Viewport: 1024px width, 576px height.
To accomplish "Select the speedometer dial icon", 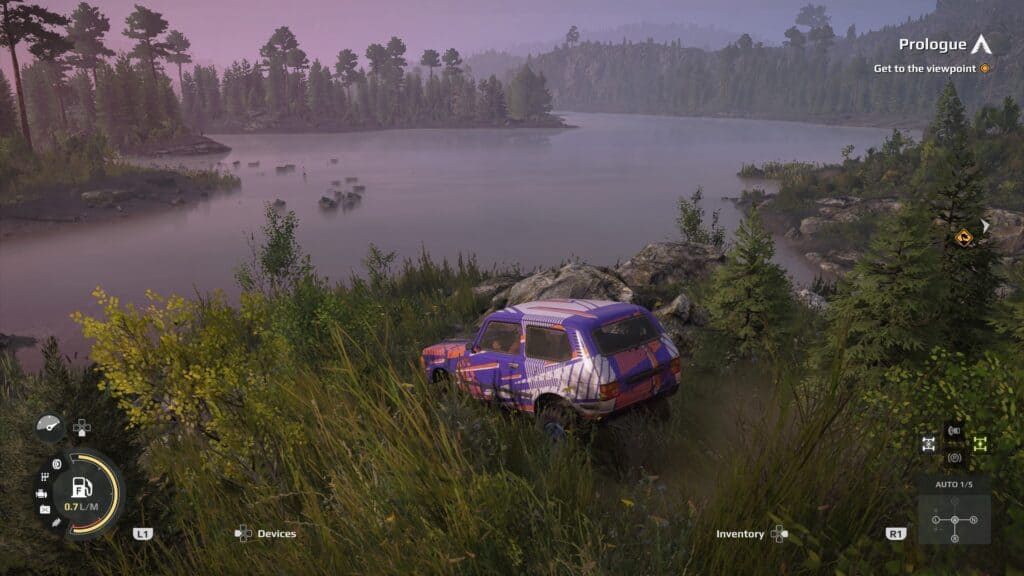I will point(48,425).
